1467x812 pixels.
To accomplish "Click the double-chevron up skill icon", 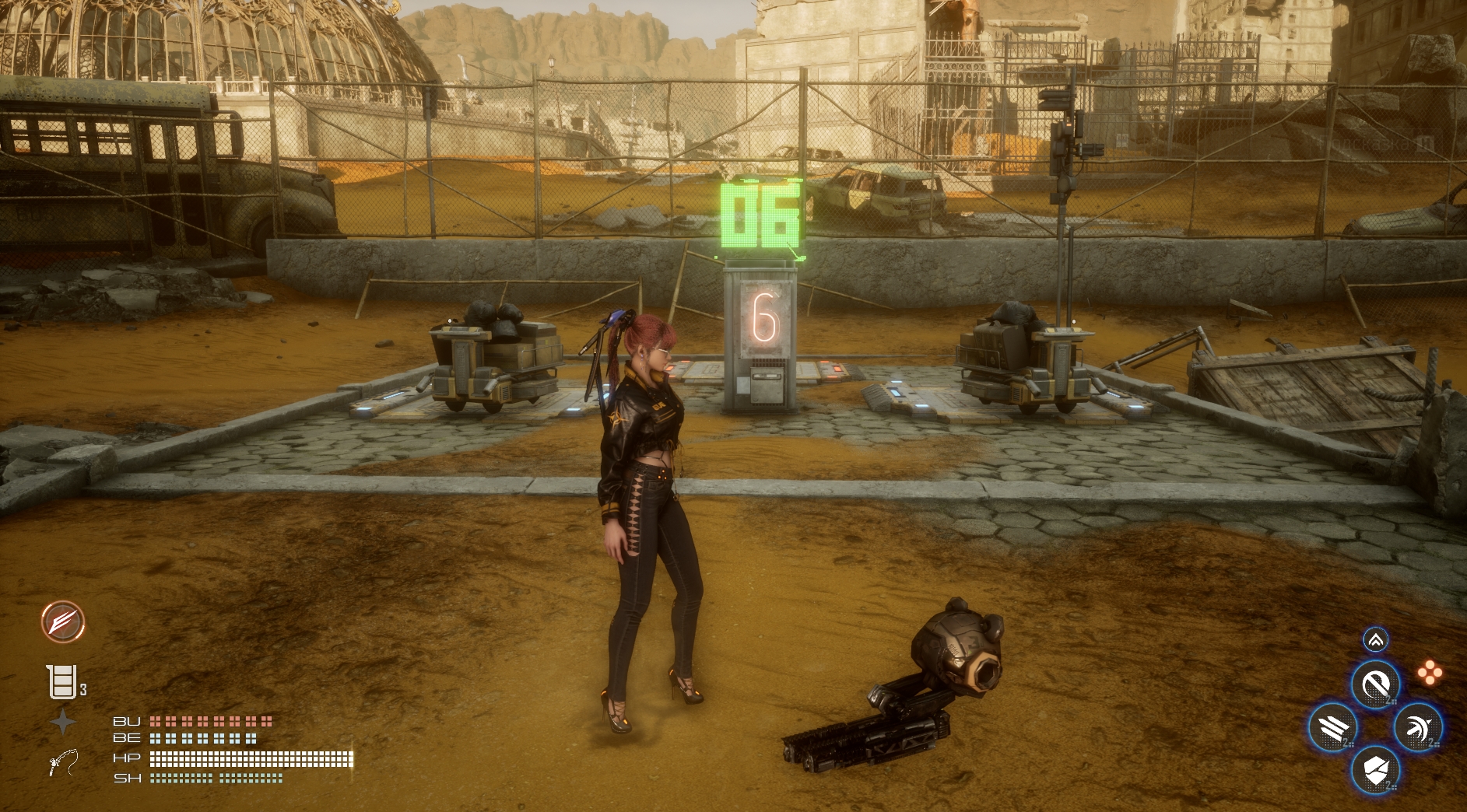I will coord(1375,639).
